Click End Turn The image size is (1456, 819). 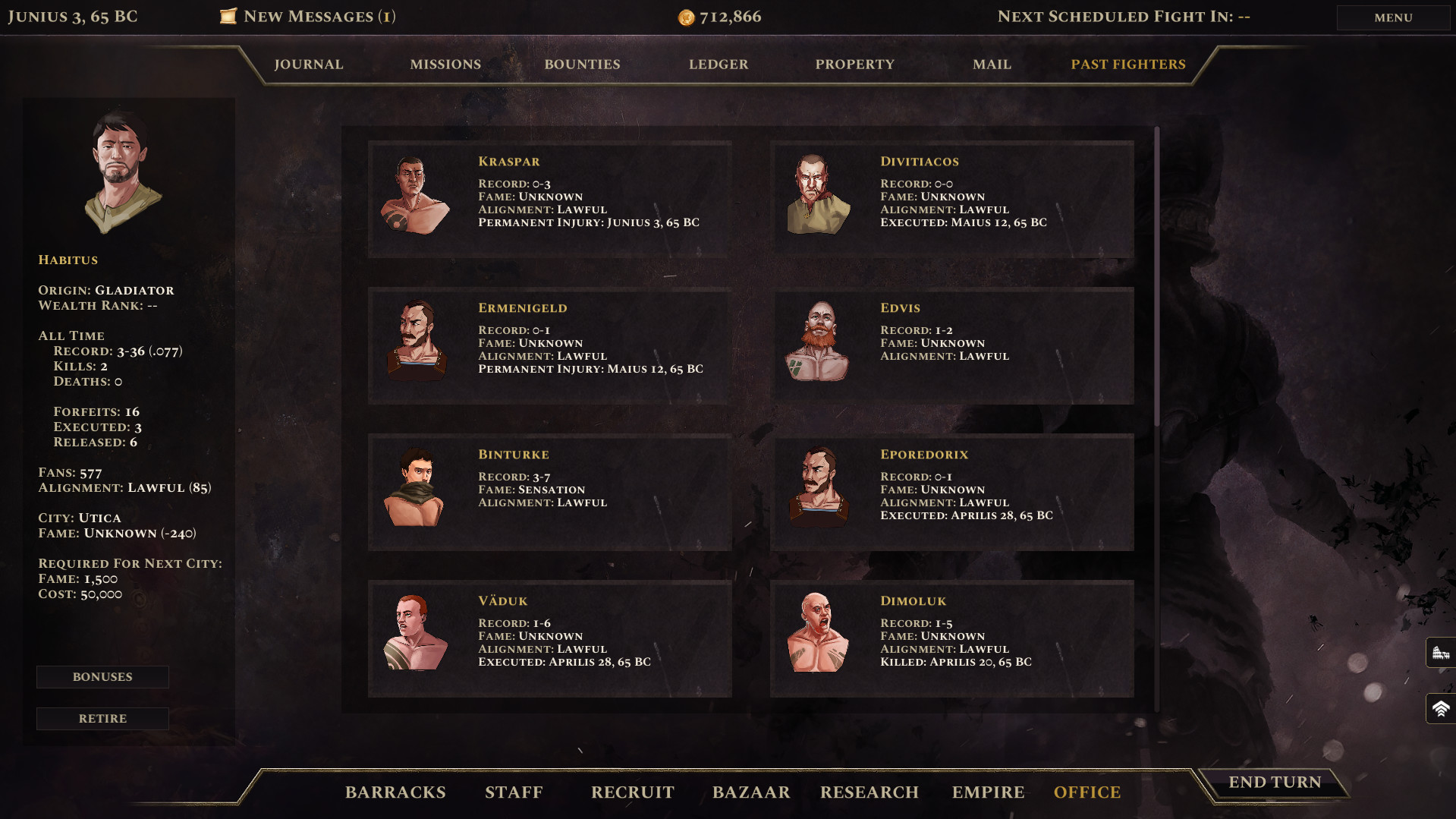coord(1275,782)
